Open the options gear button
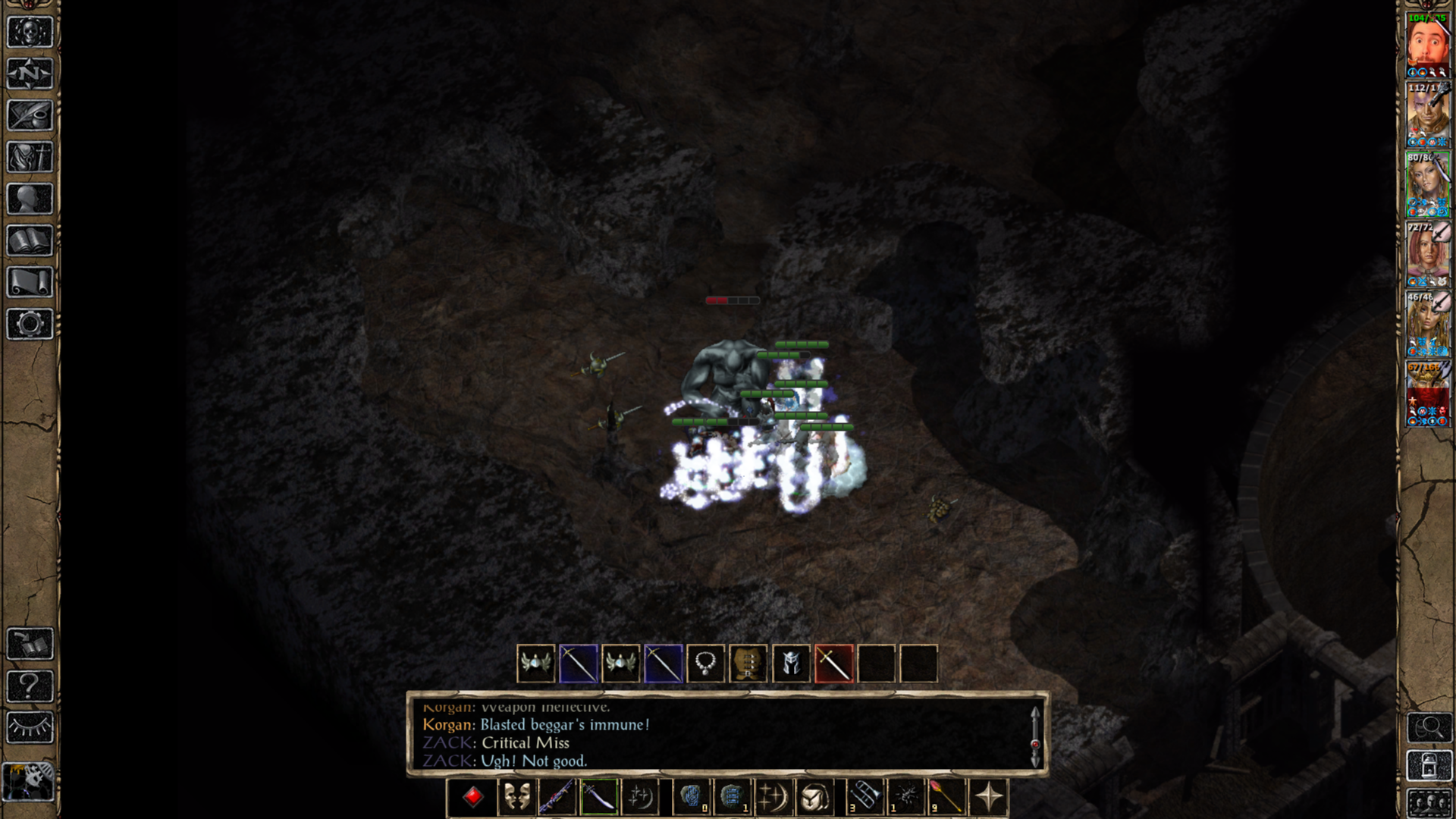Screen dimensions: 1456x819 30,324
